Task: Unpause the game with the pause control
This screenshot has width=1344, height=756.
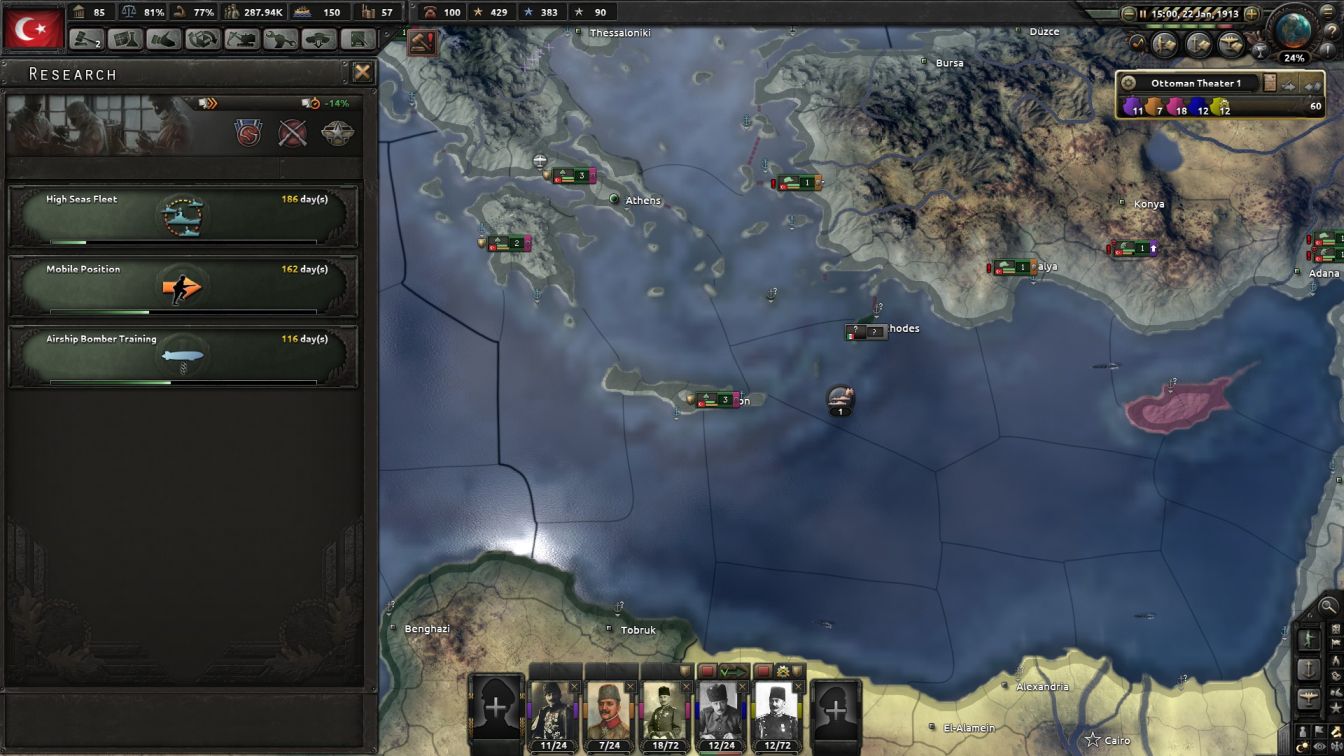Action: 1143,13
